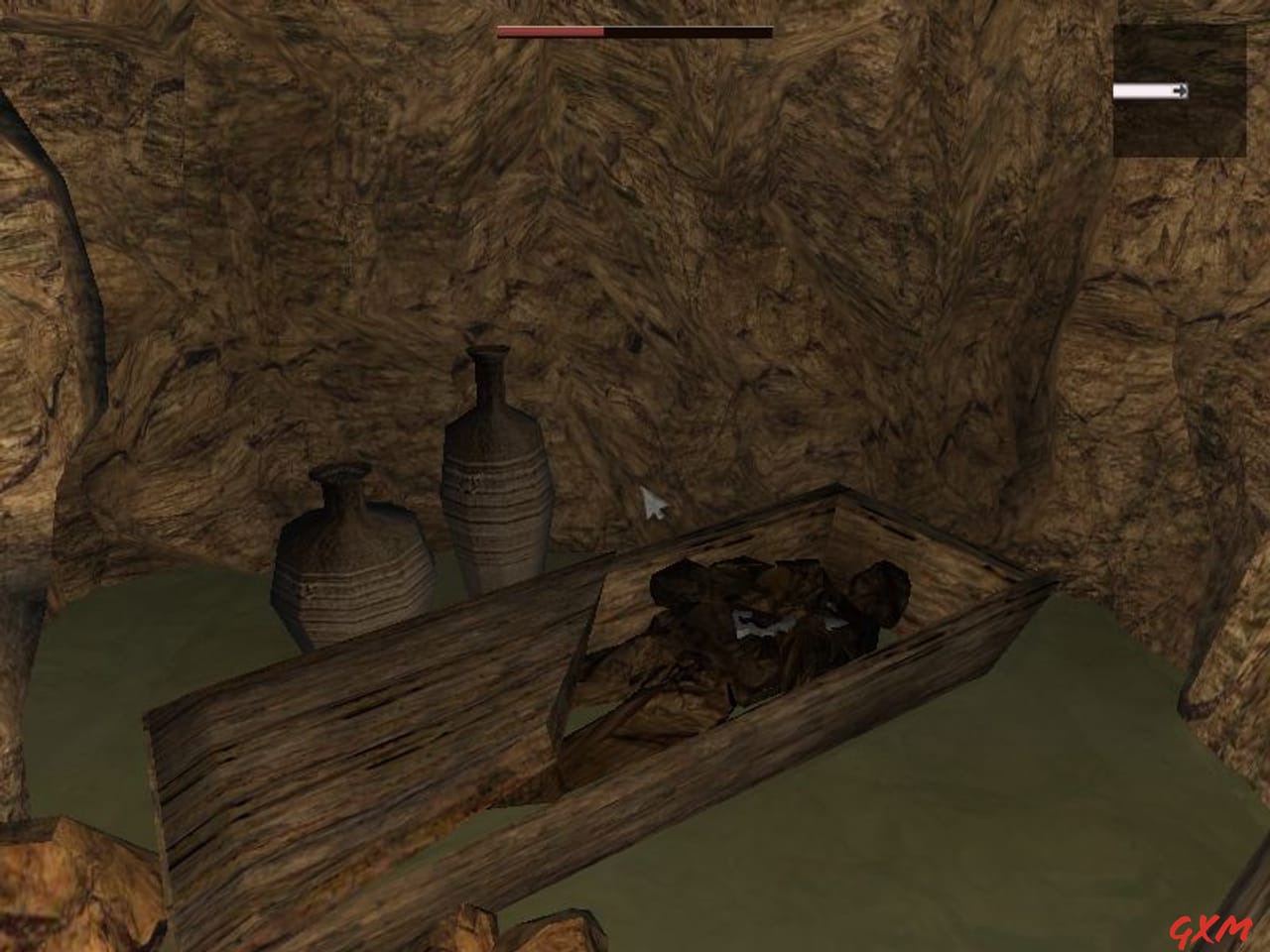Click the tall striped vase
This screenshot has width=1270, height=952.
click(493, 476)
